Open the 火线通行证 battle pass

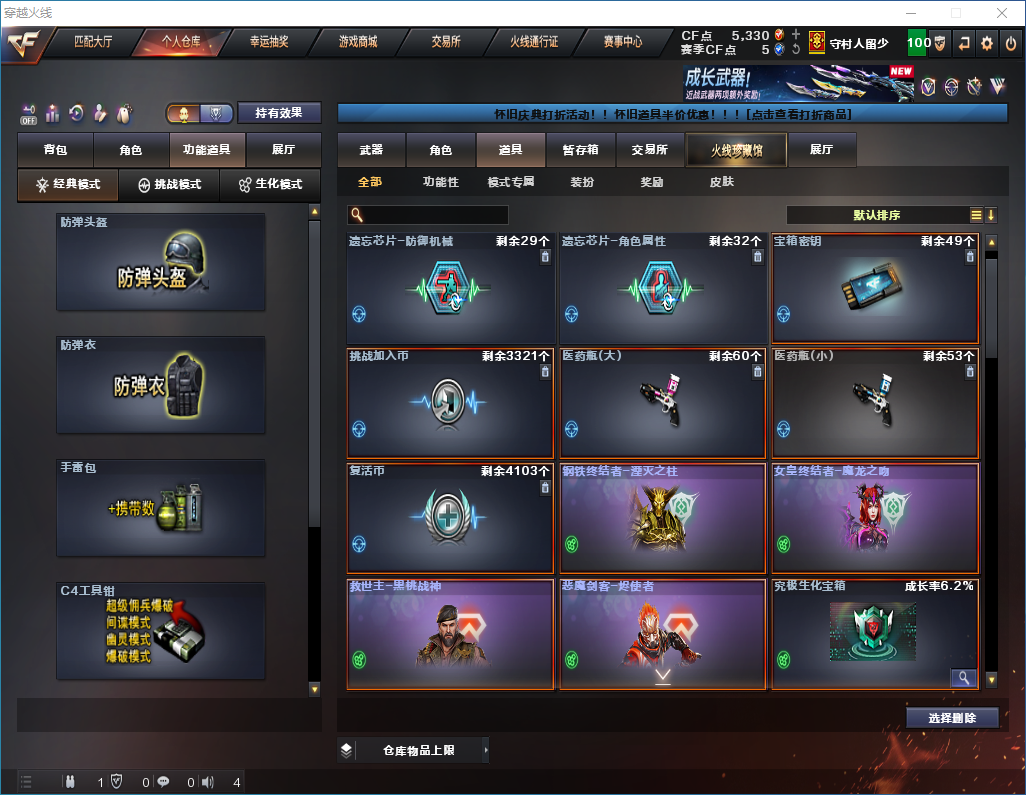click(x=534, y=43)
